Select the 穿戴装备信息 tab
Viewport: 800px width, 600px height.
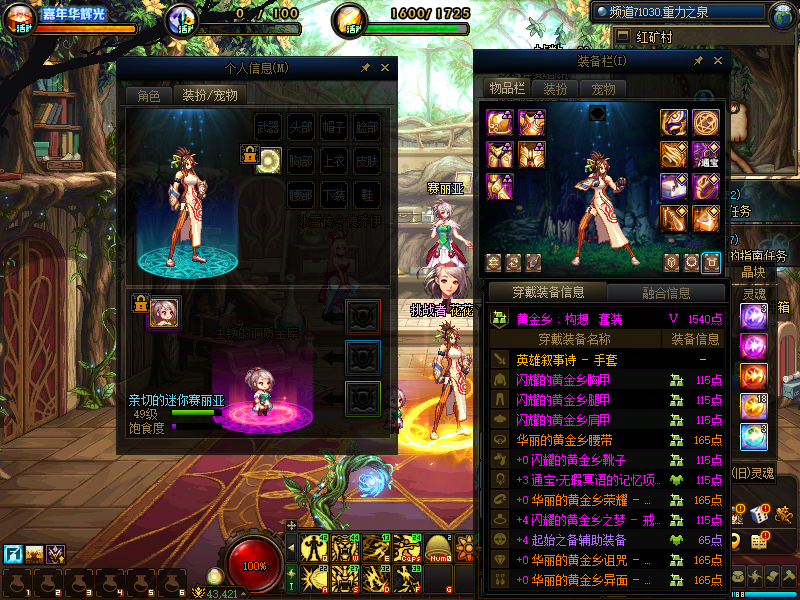pos(548,293)
